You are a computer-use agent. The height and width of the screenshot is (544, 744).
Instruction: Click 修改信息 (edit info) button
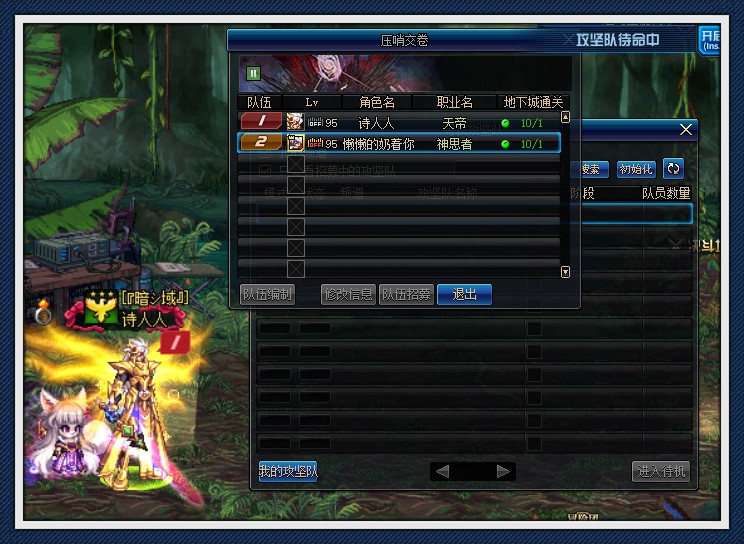tap(348, 294)
